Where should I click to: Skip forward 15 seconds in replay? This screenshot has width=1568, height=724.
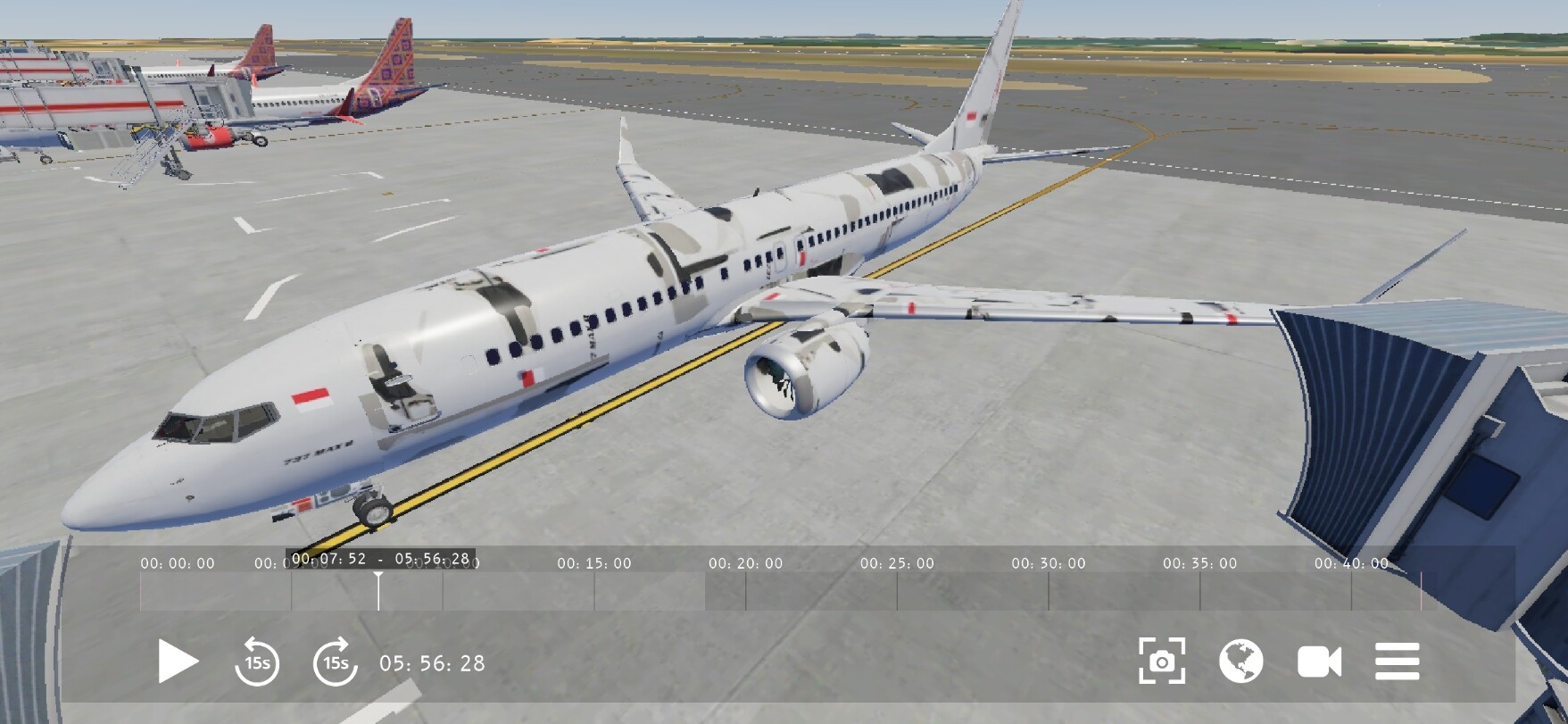pos(335,662)
